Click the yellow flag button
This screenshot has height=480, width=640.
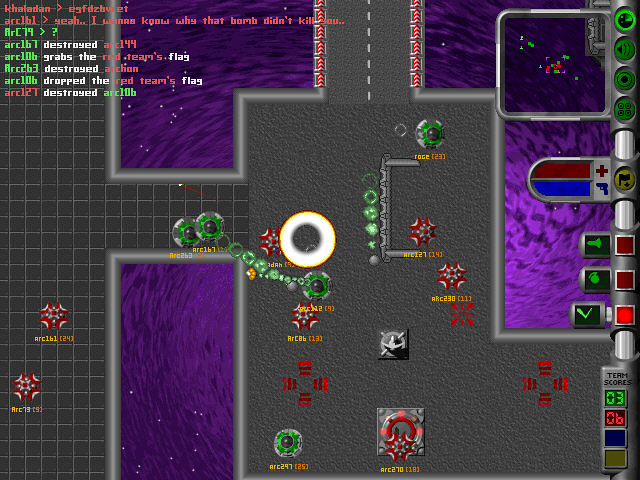[625, 179]
